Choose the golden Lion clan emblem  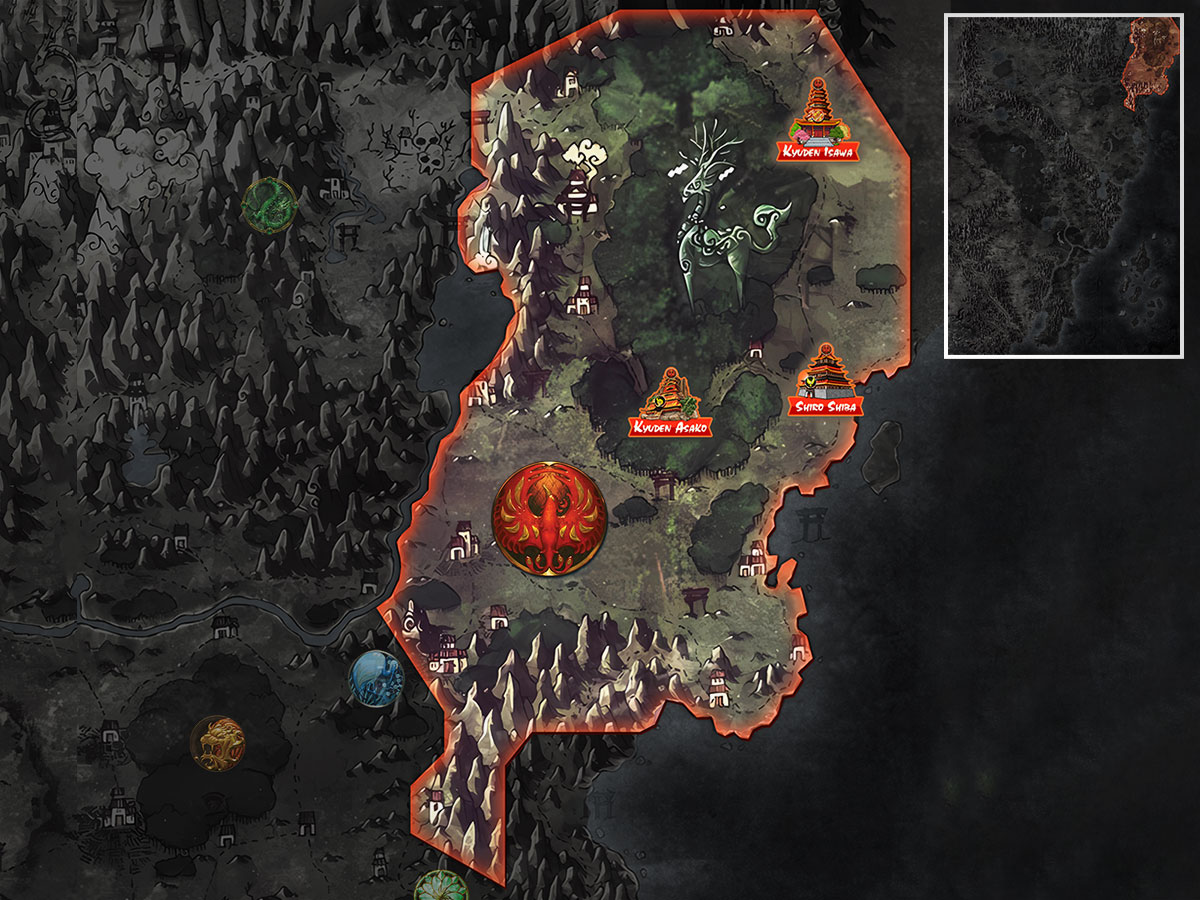pyautogui.click(x=218, y=743)
